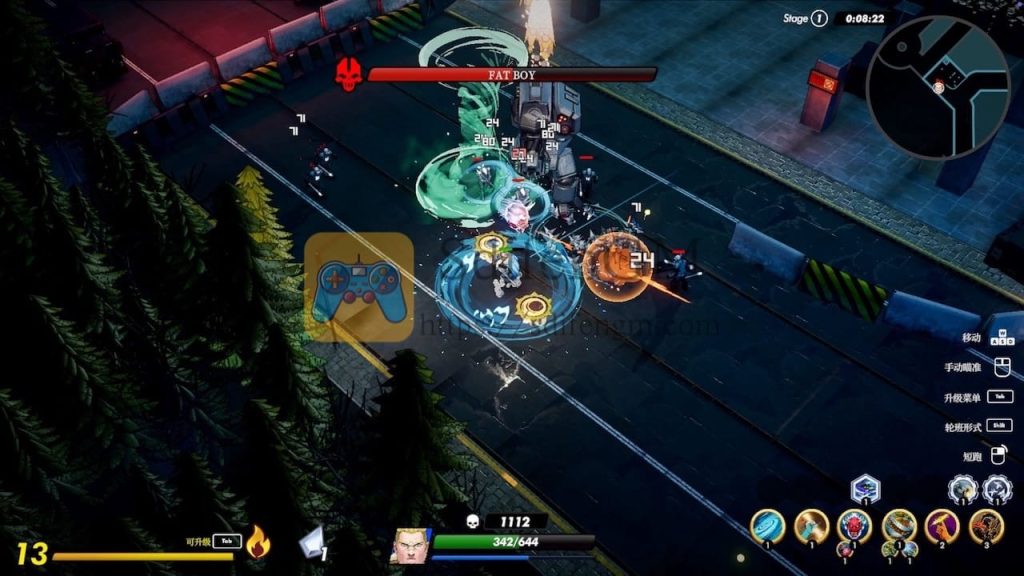
Task: Activate the teal fist ability icon
Action: [x=811, y=526]
